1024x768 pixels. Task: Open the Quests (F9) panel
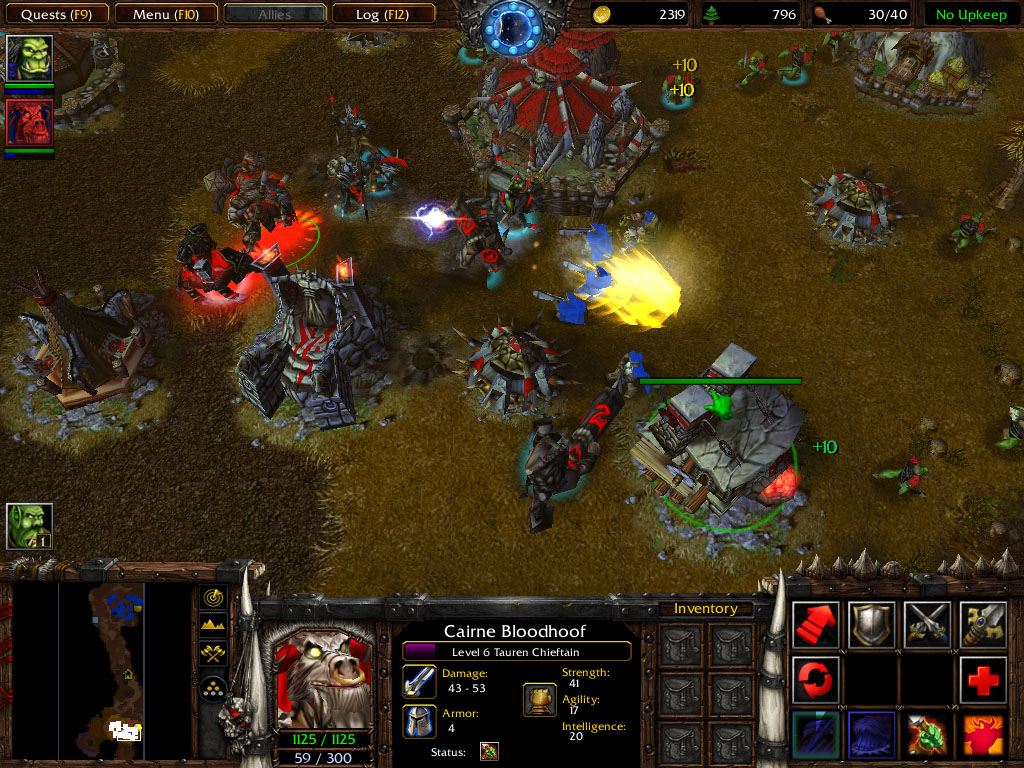(57, 14)
